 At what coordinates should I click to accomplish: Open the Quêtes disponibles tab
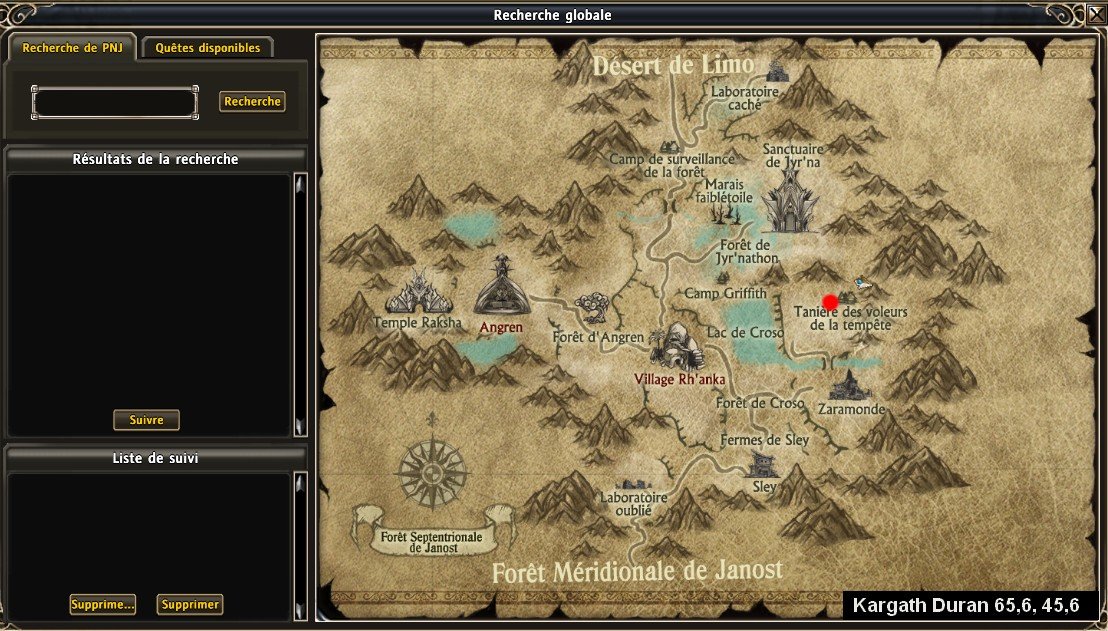point(208,48)
